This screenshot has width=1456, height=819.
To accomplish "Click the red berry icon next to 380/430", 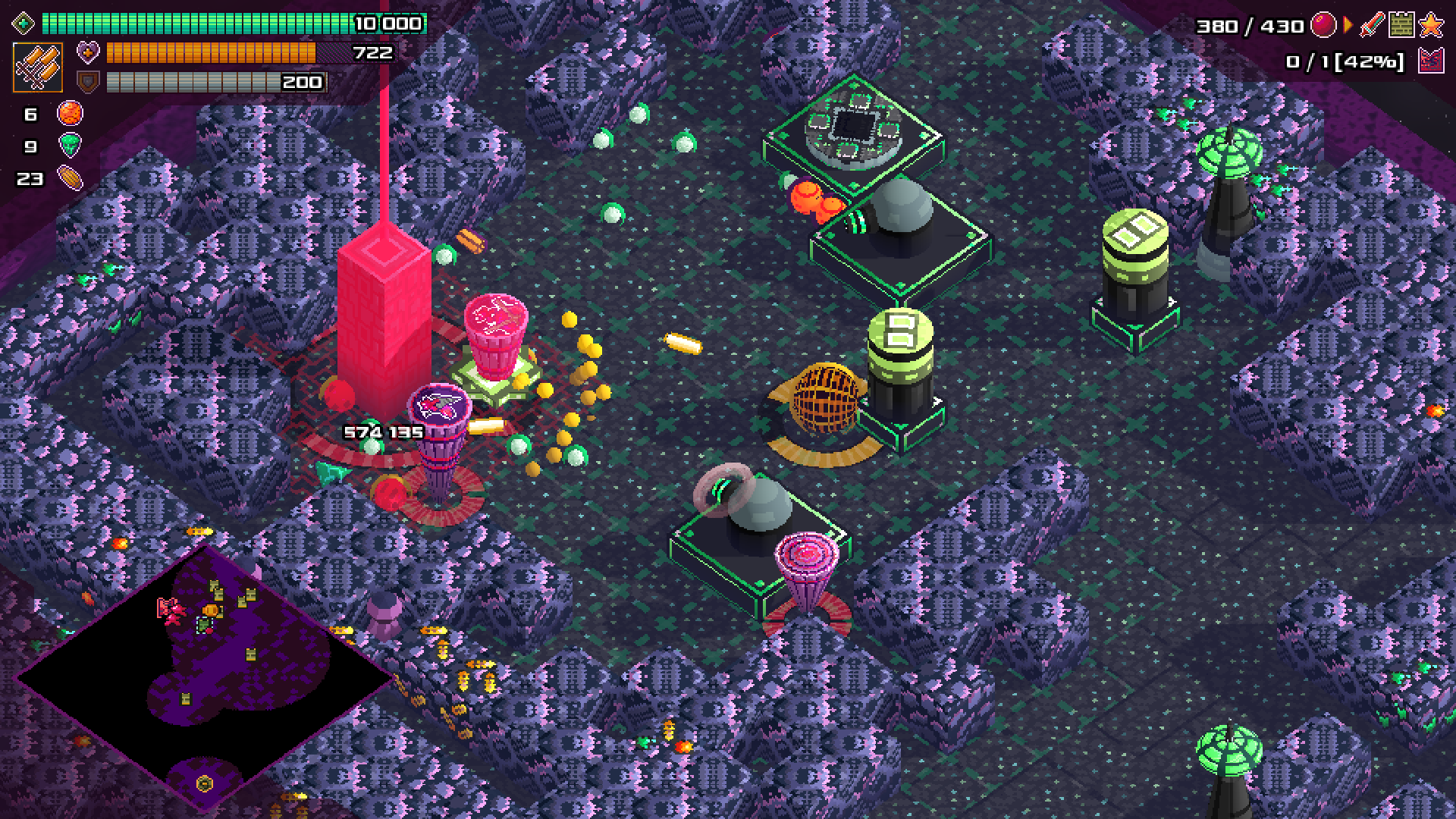I will point(1322,24).
